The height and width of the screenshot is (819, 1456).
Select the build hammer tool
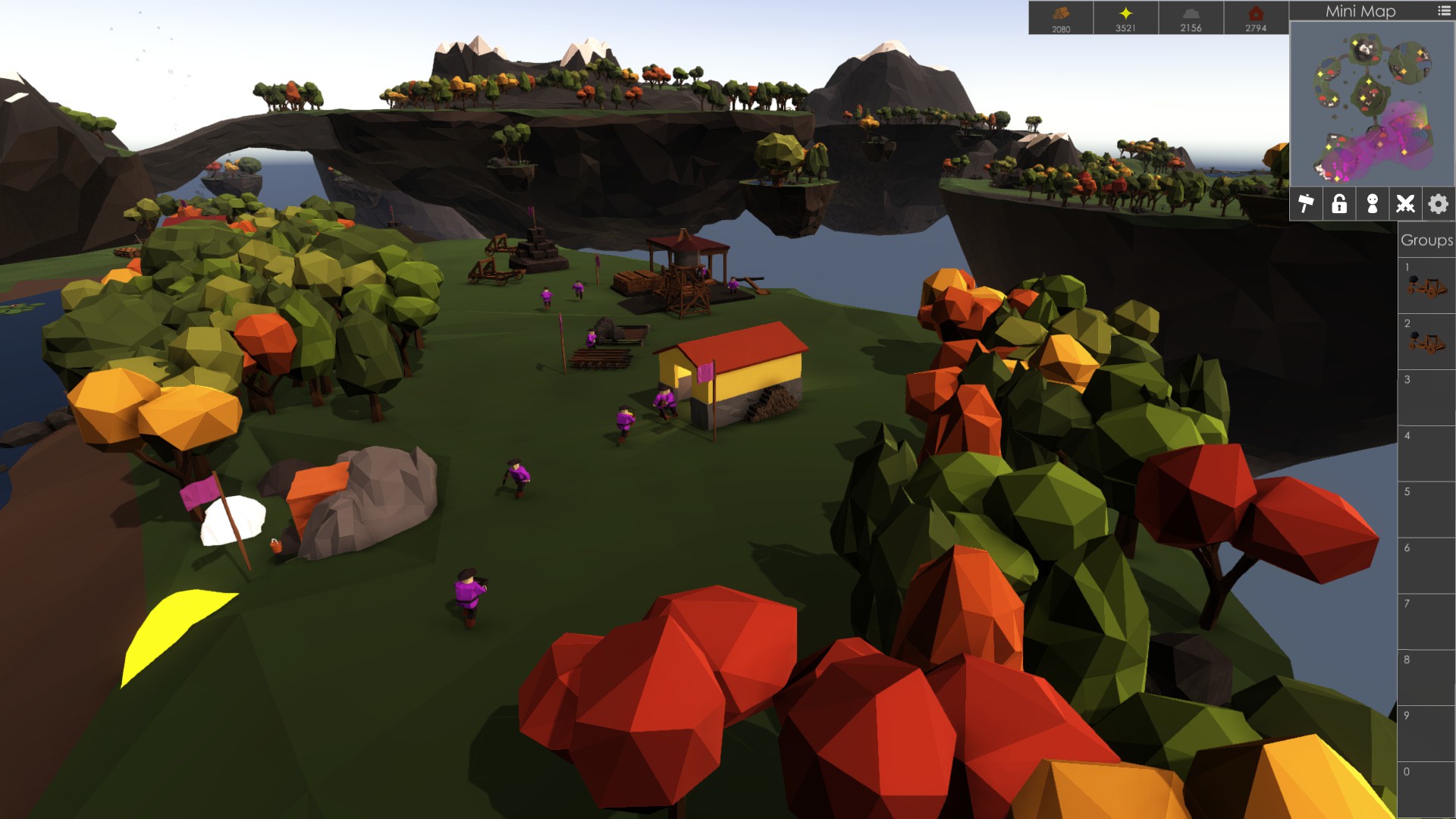[1307, 203]
